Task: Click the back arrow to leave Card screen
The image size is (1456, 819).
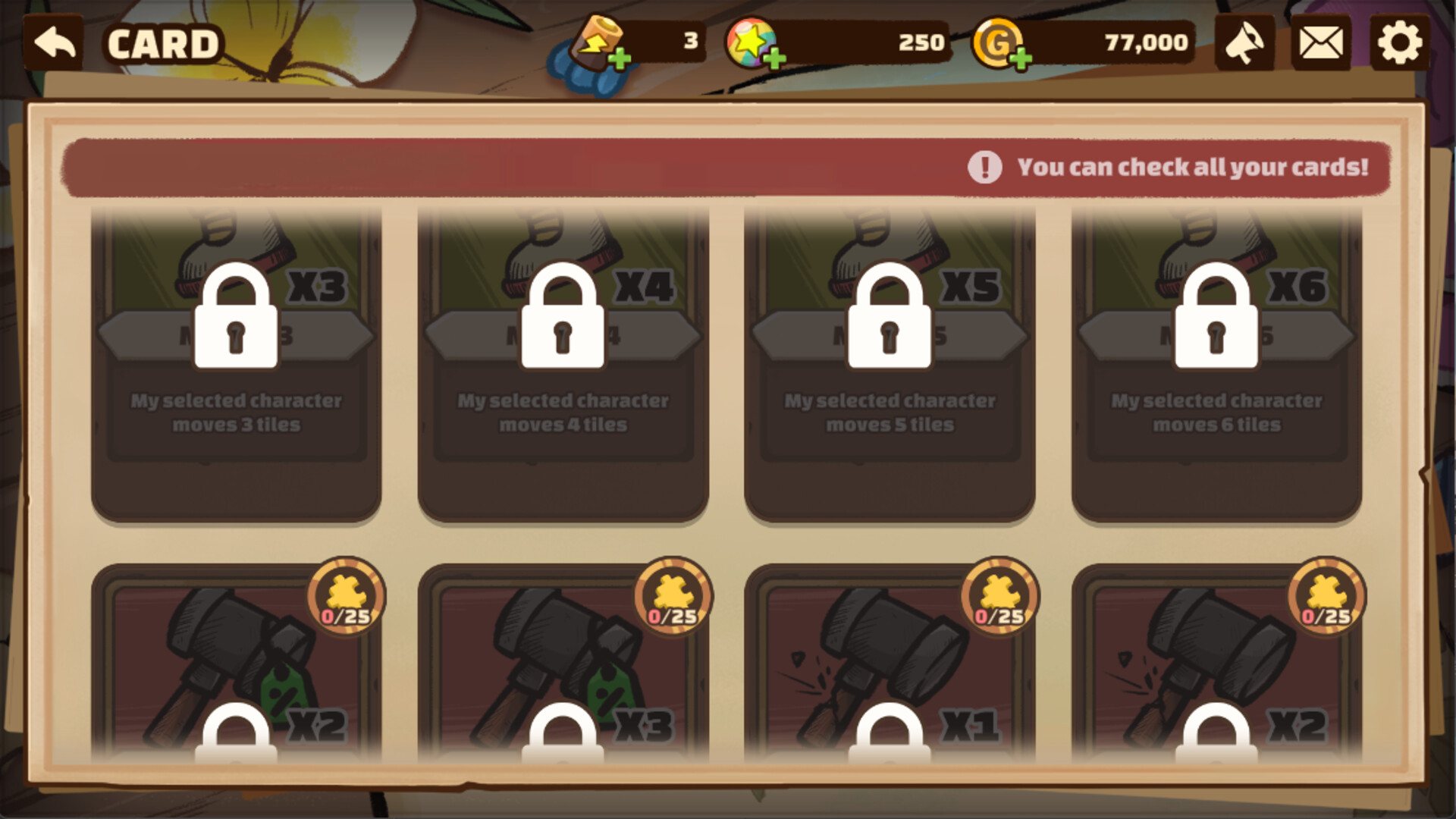Action: 53,42
